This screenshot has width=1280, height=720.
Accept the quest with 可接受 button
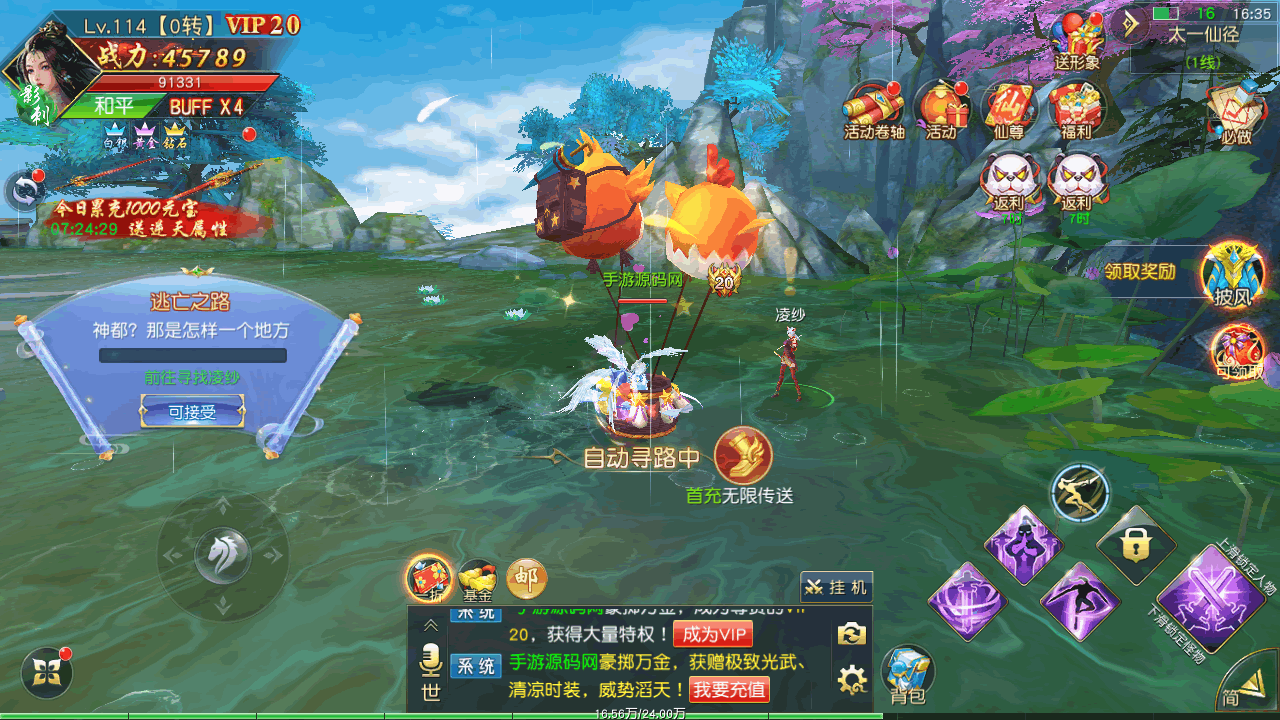point(192,411)
